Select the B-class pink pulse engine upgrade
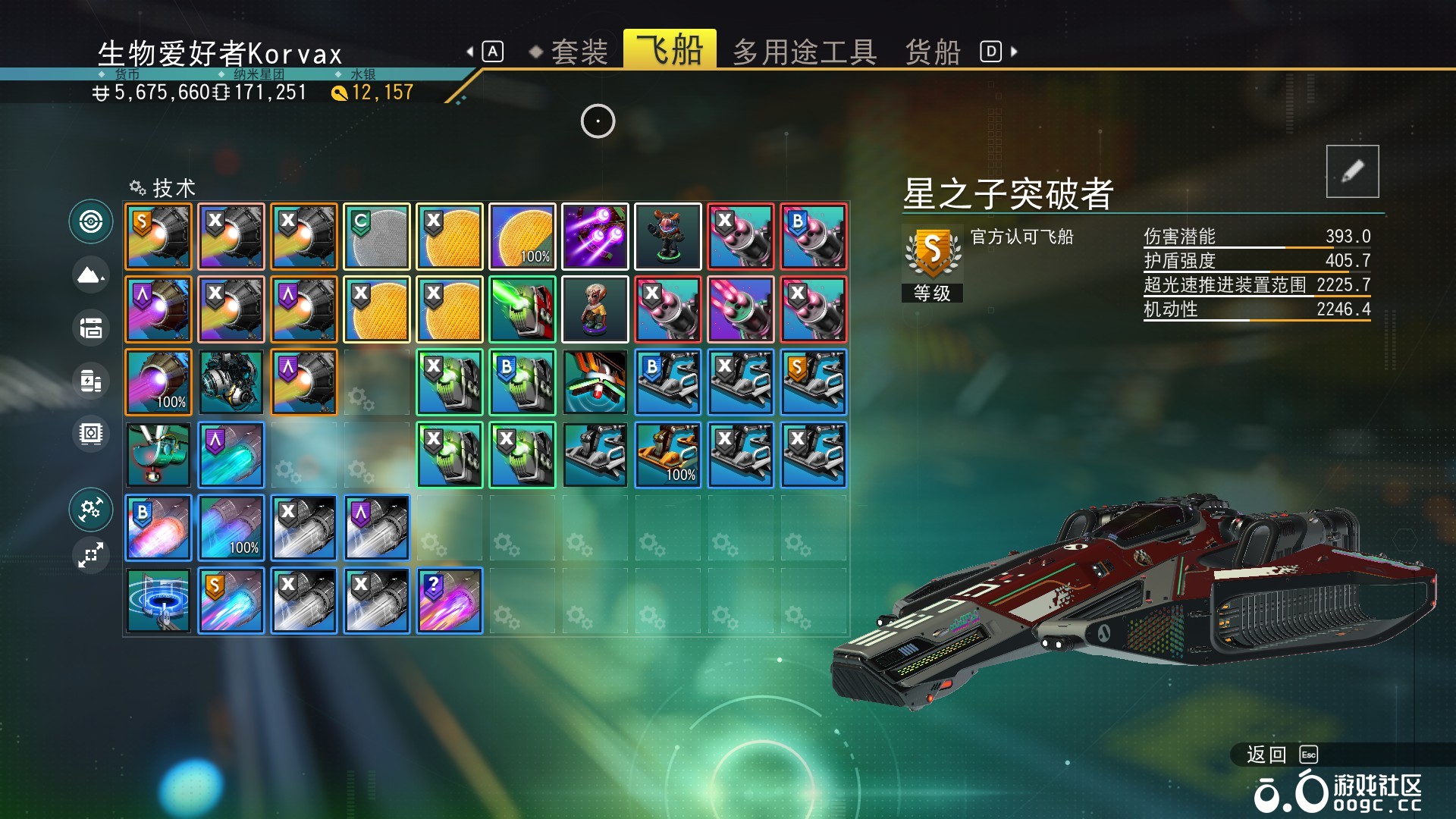Screen dimensions: 1456x819 (x=158, y=528)
